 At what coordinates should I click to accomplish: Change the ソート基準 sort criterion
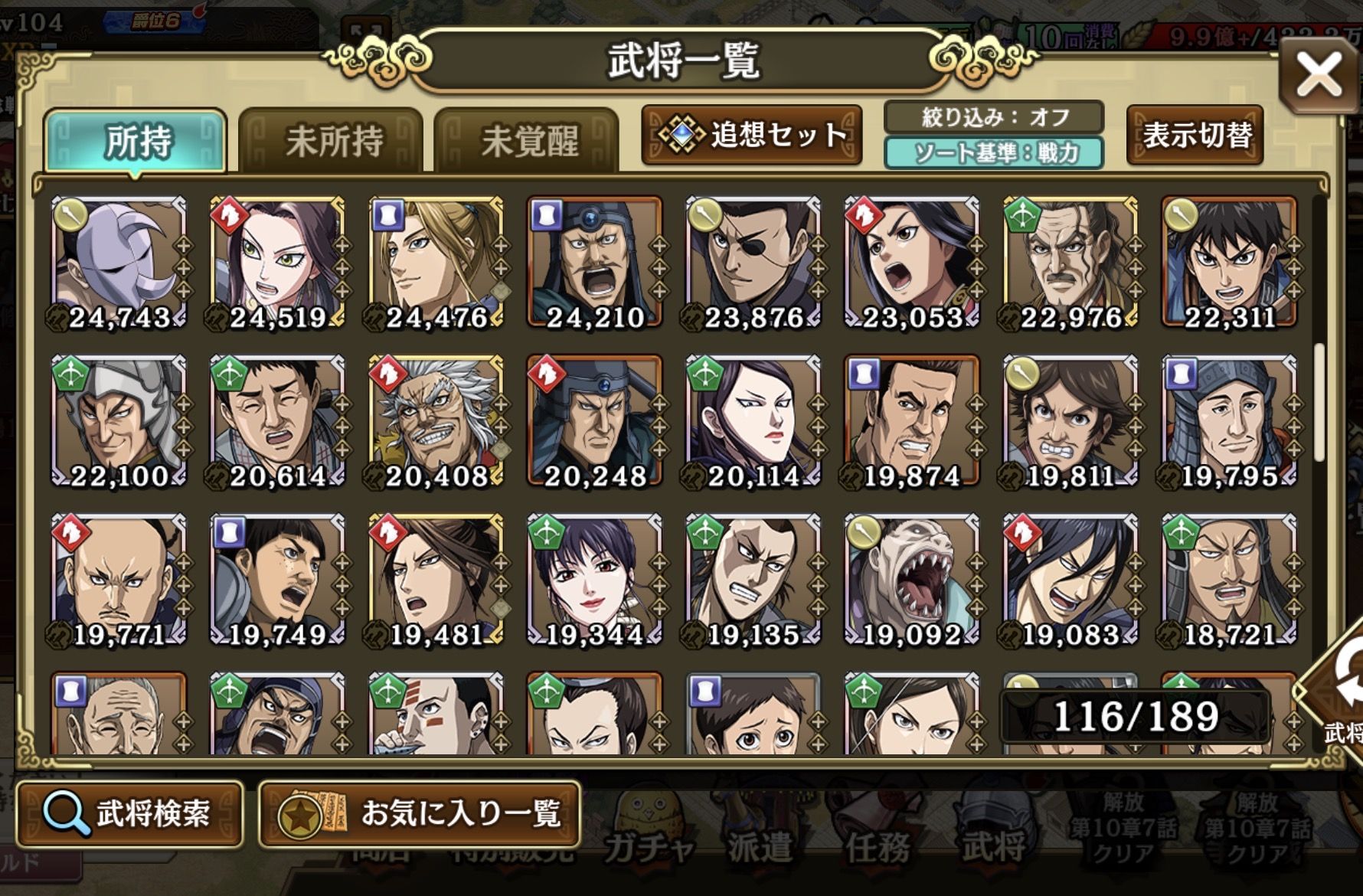(x=994, y=153)
